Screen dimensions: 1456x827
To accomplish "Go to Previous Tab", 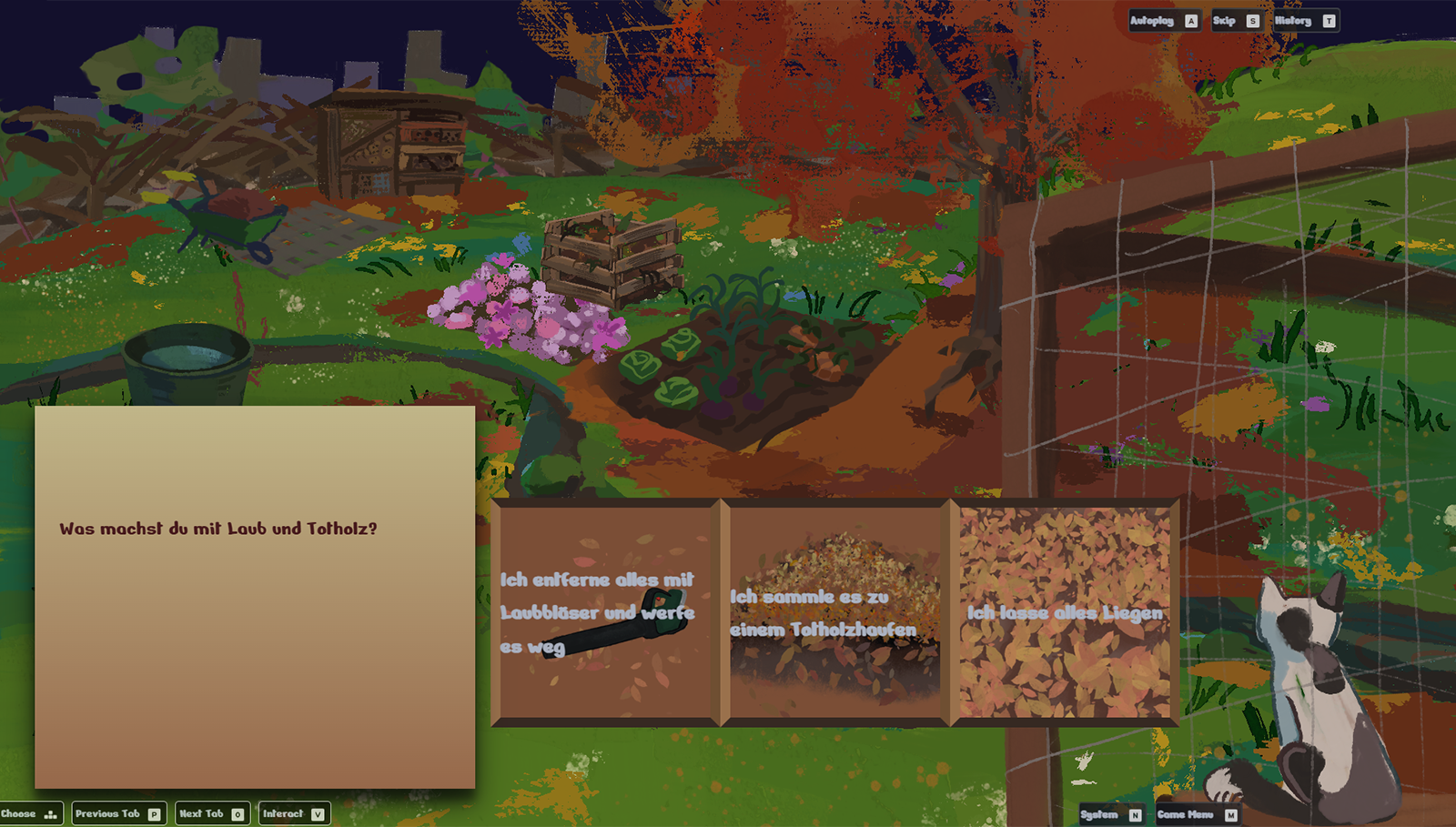I will click(118, 813).
